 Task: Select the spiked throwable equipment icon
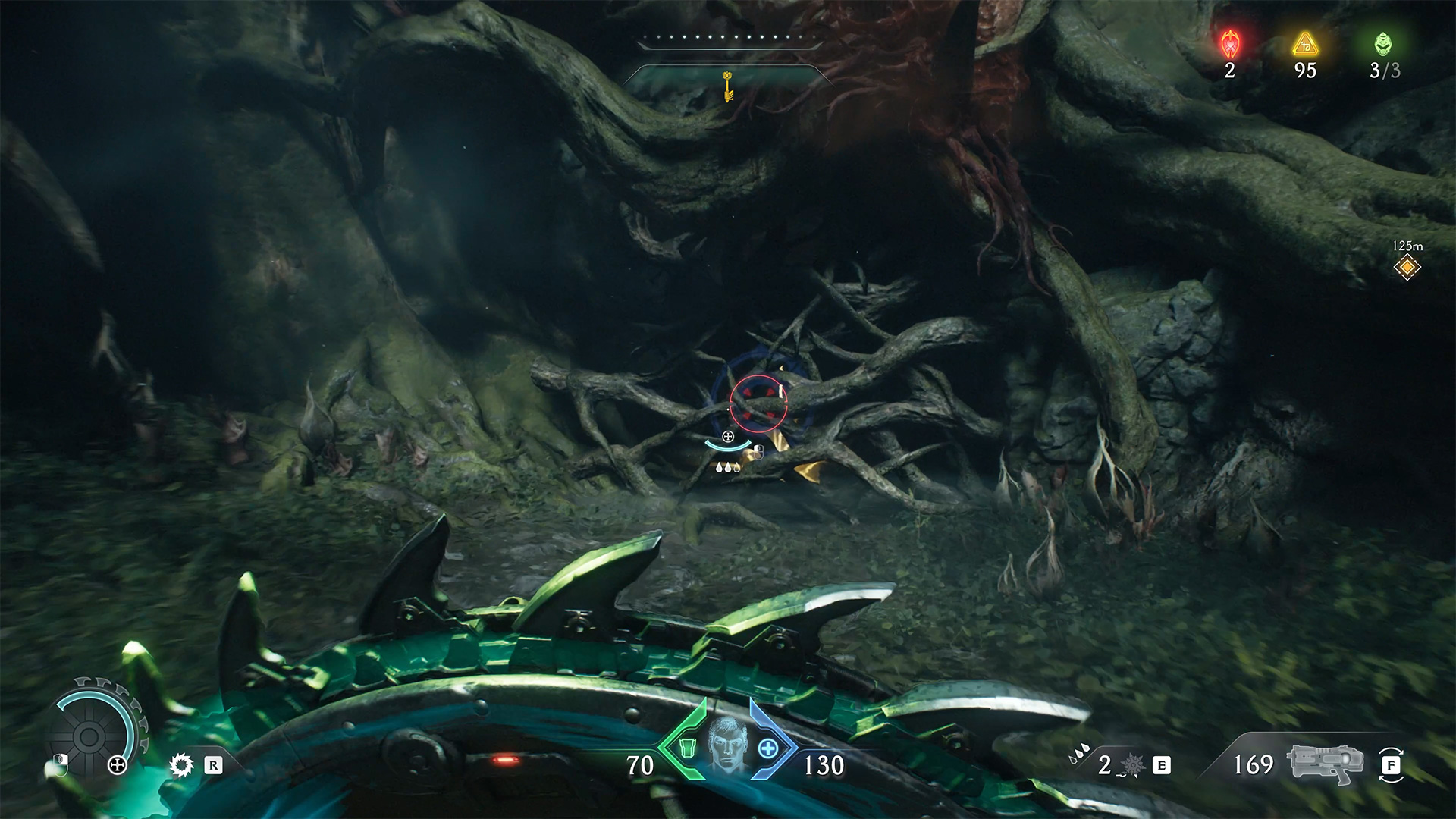[x=1131, y=765]
